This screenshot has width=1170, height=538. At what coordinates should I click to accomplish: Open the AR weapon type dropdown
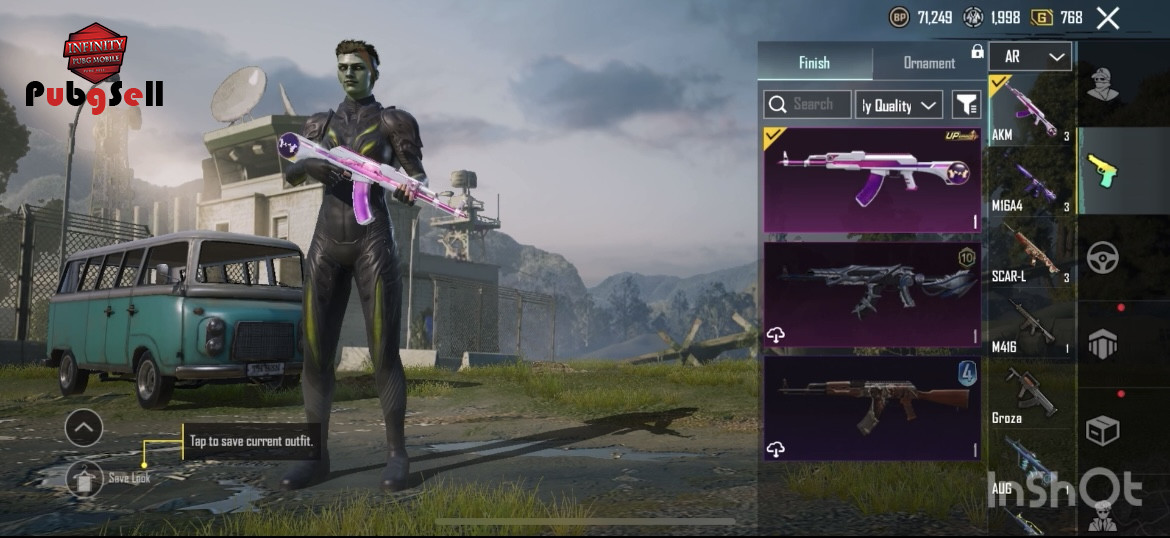pos(1030,57)
